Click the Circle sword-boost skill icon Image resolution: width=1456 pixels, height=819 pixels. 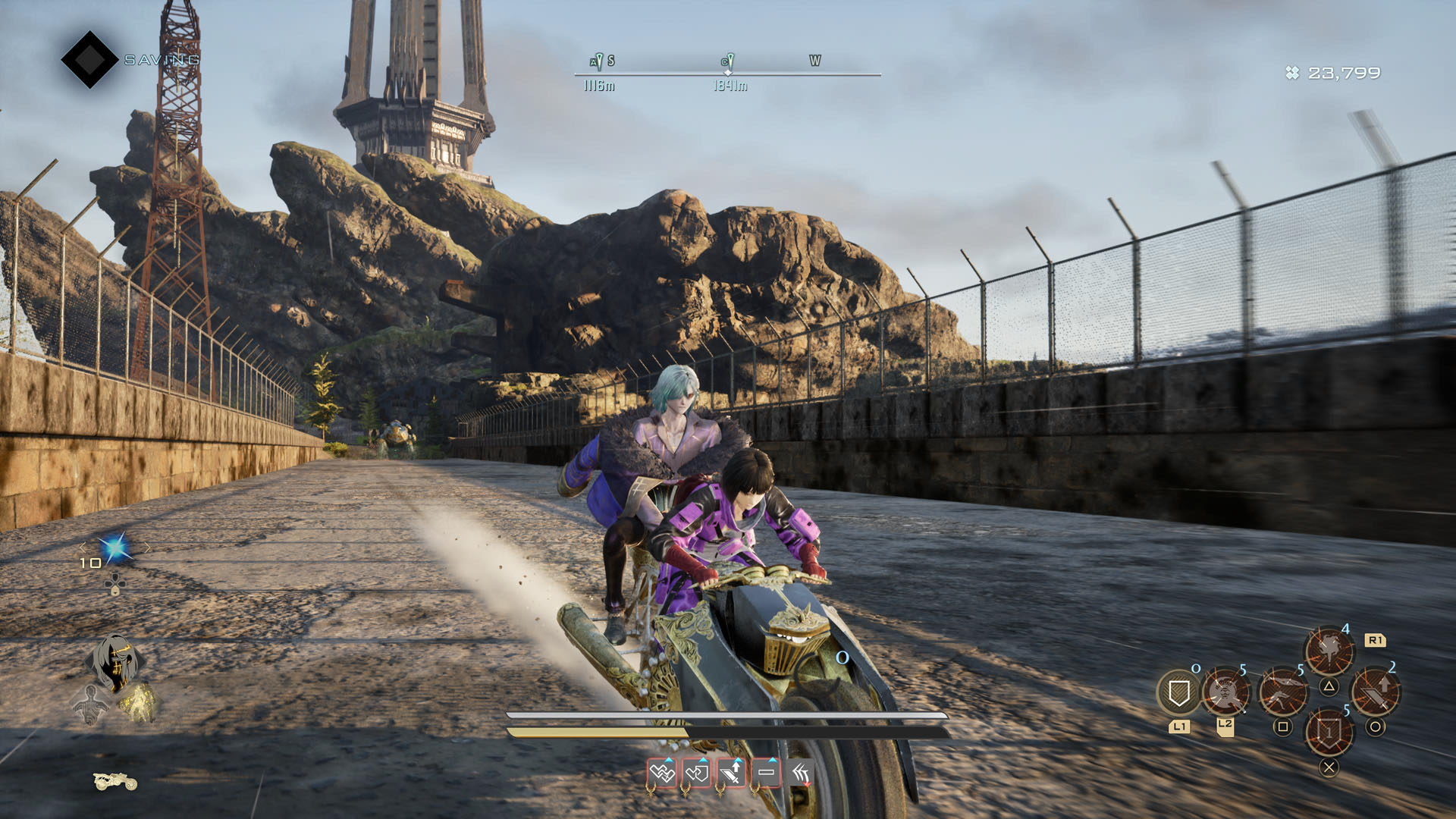pos(1377,690)
